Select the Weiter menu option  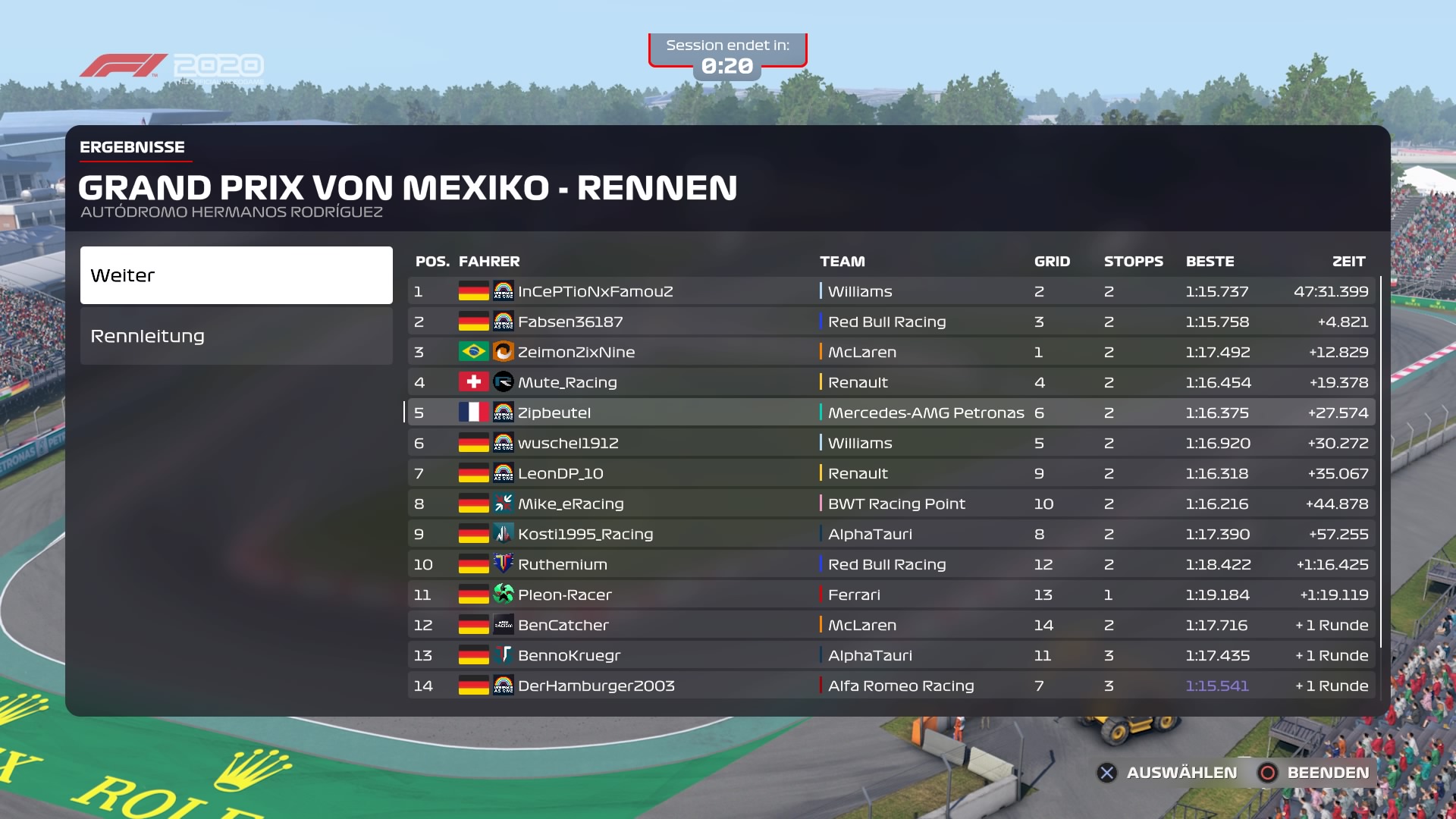click(x=236, y=275)
